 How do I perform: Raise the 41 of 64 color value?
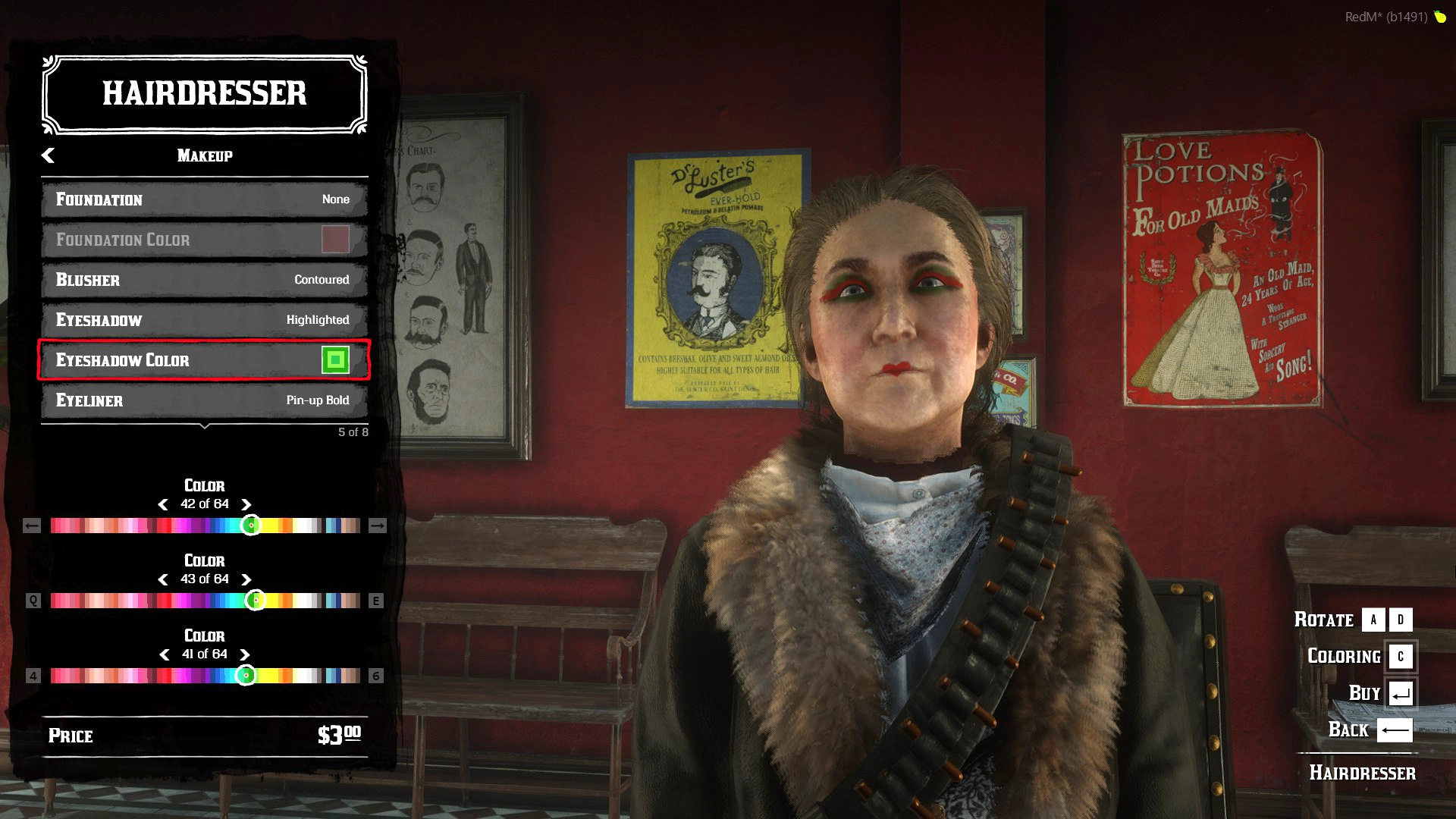pyautogui.click(x=245, y=654)
